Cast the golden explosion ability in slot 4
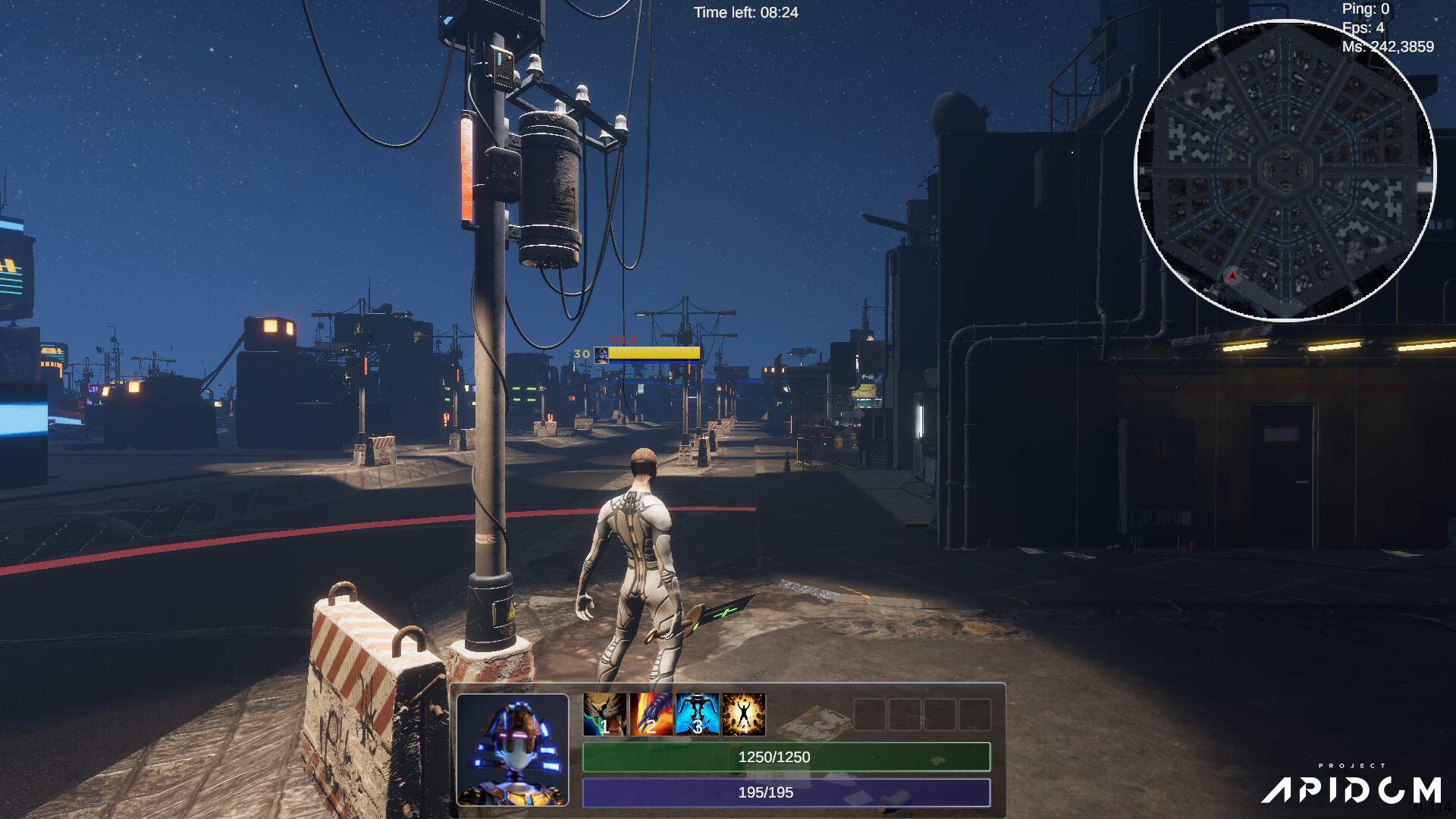Viewport: 1456px width, 819px height. 743,714
